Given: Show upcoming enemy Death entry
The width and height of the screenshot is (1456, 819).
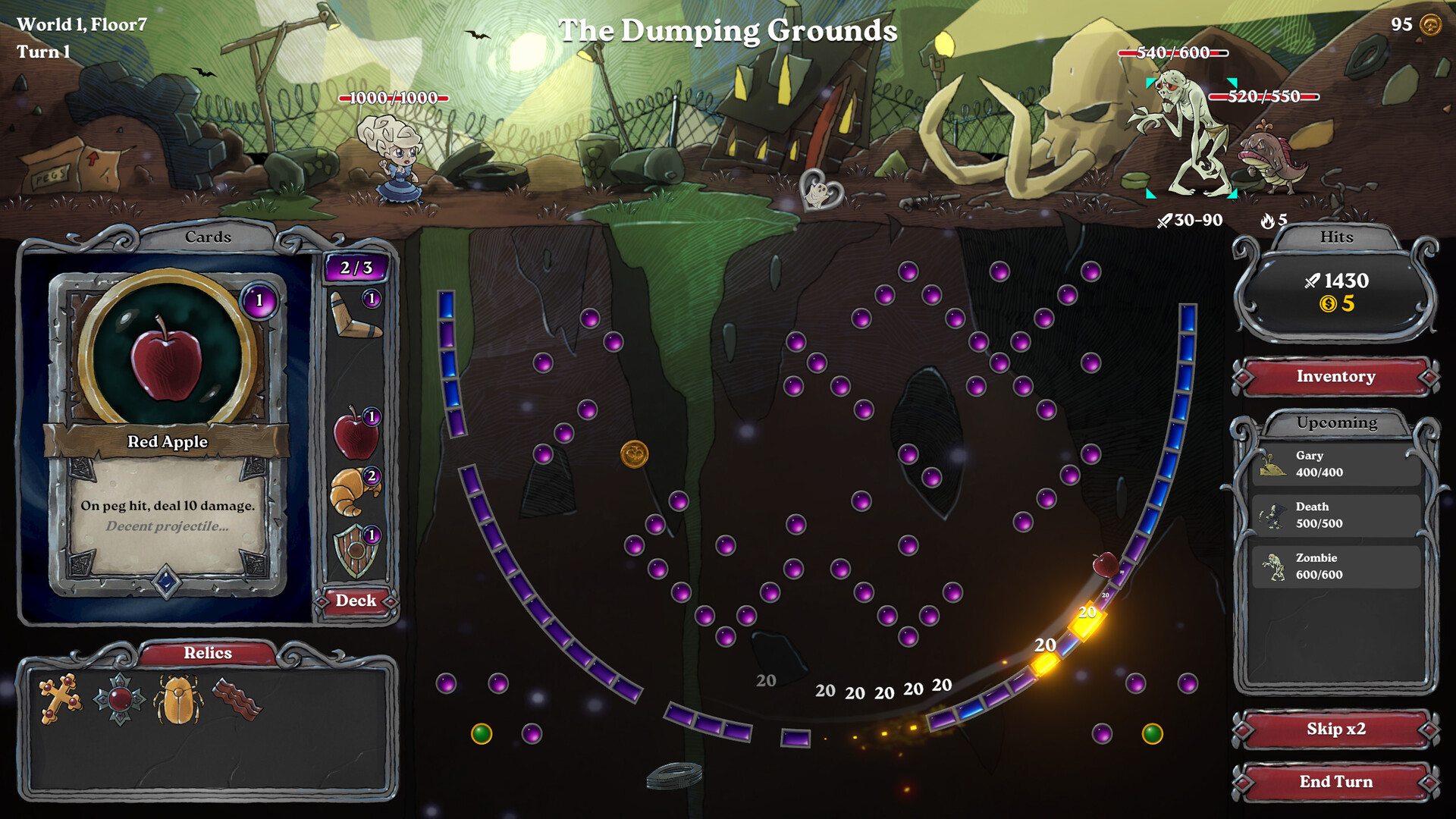Looking at the screenshot, I should pos(1335,515).
